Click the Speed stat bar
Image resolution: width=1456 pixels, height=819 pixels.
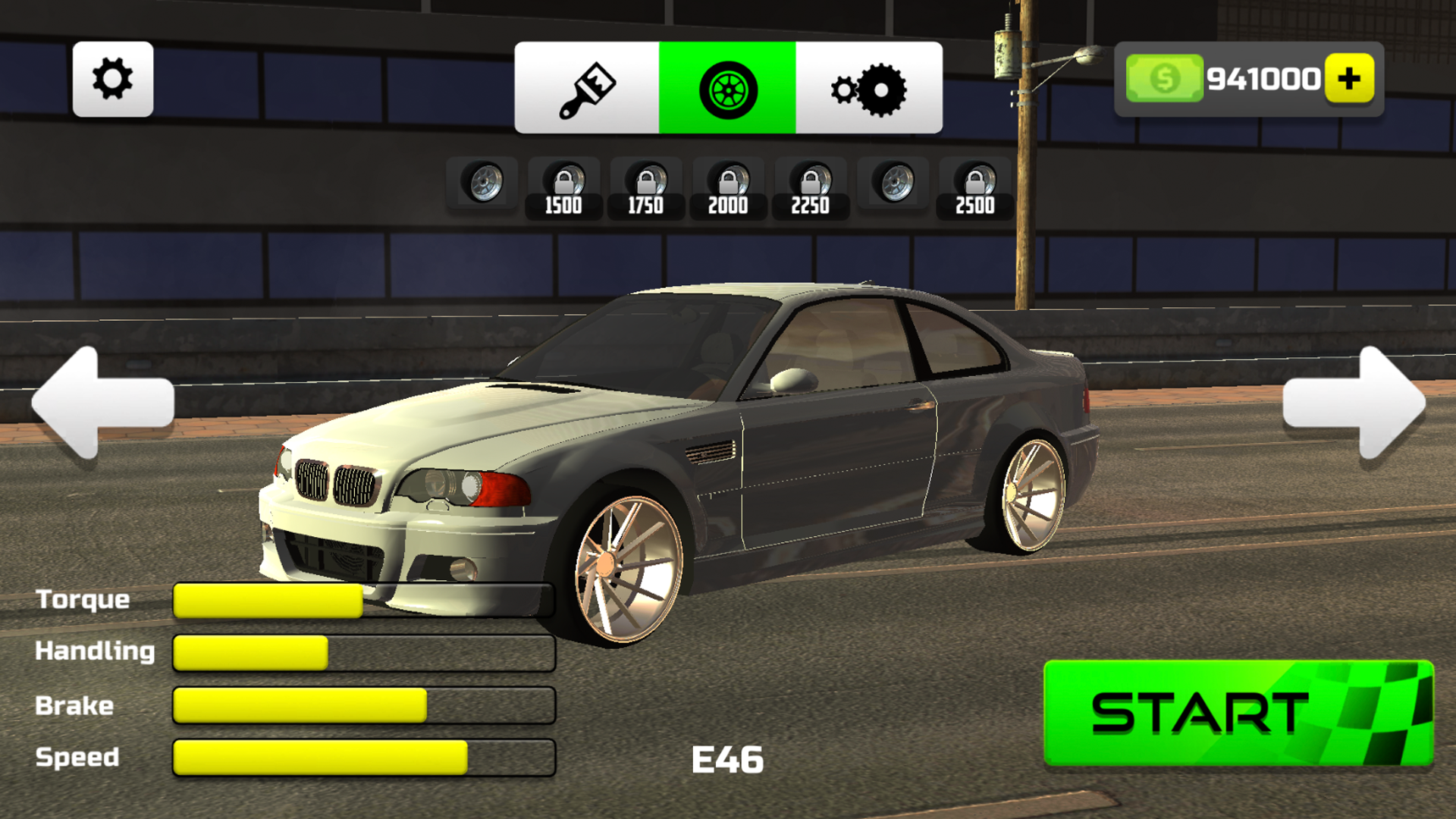[x=364, y=757]
